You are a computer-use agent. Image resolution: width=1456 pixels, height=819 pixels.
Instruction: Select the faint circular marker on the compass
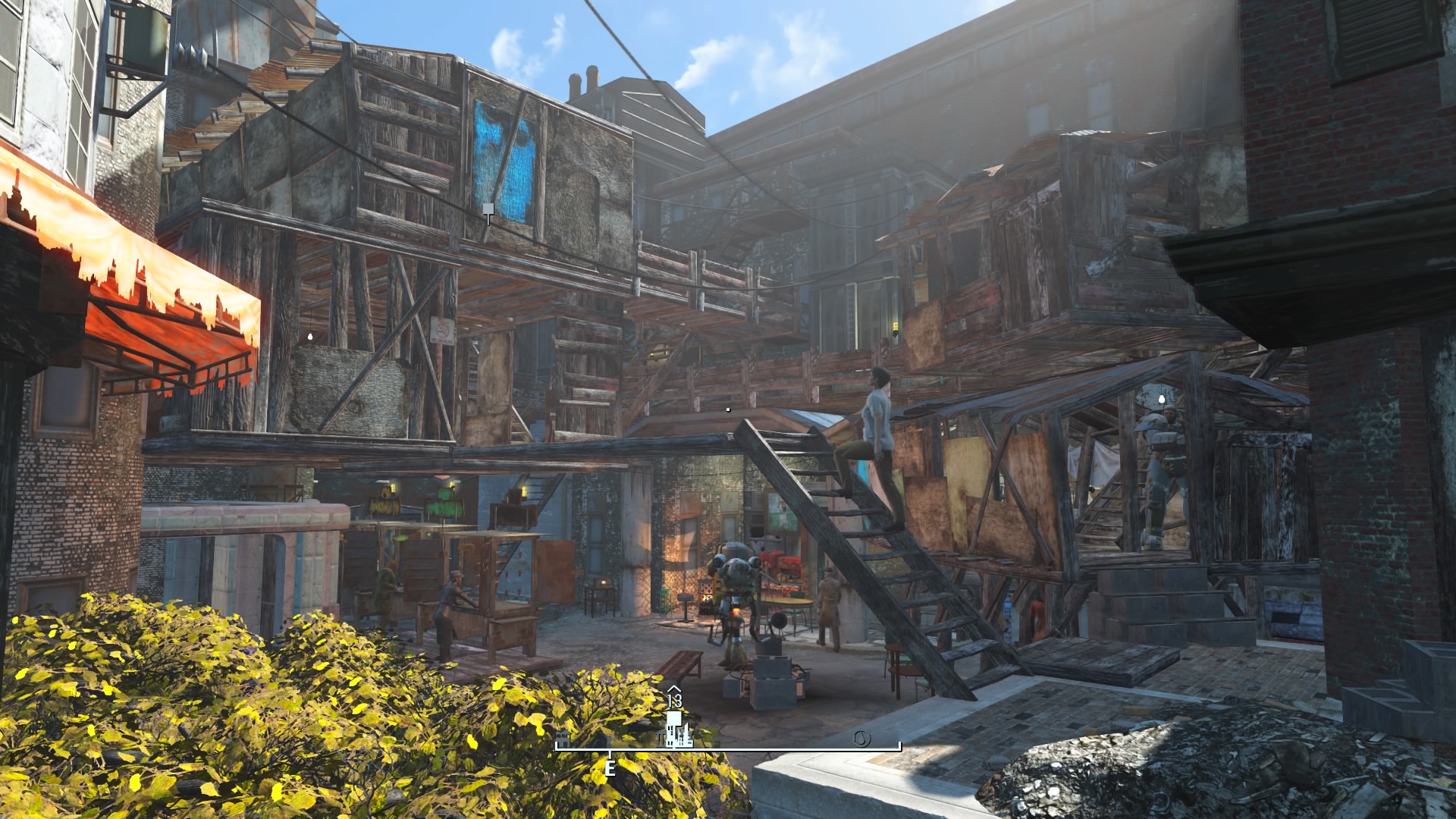(861, 738)
